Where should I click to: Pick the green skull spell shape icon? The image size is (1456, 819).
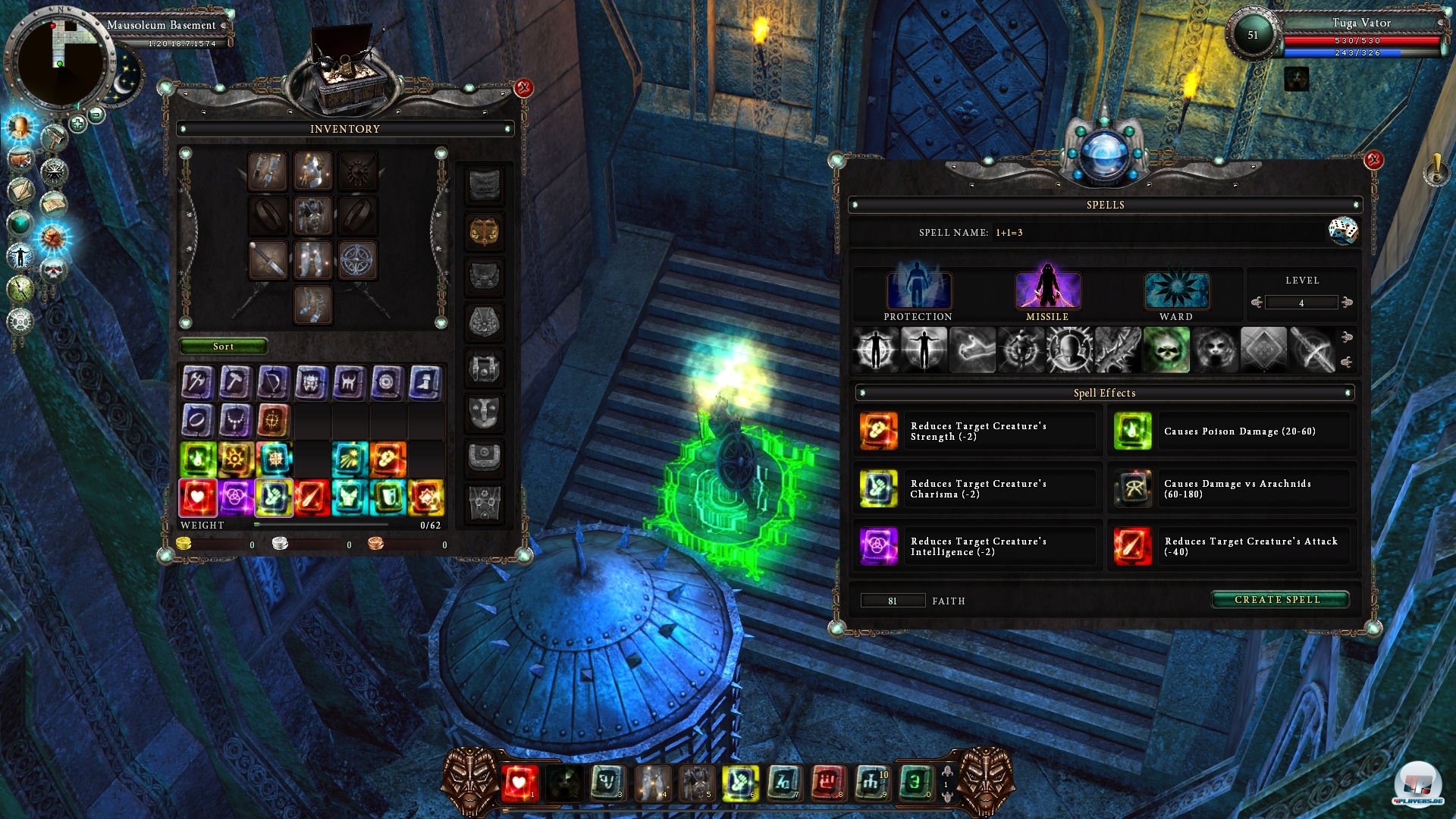click(1166, 350)
